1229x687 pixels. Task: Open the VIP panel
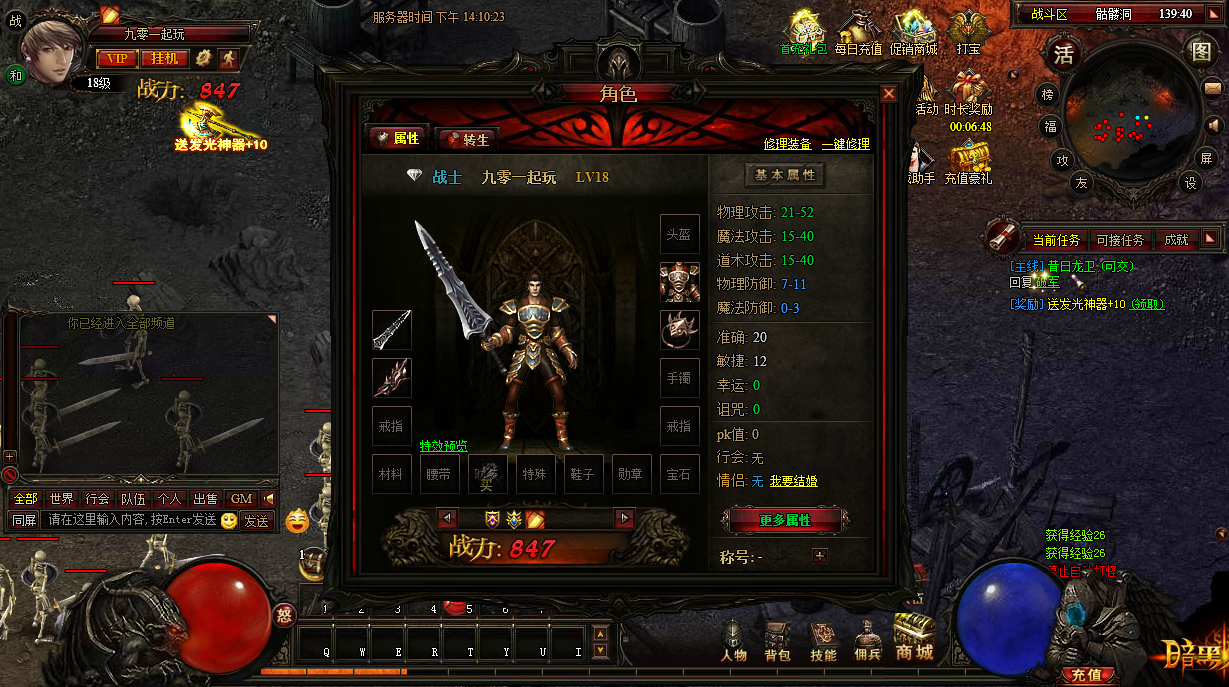point(117,58)
